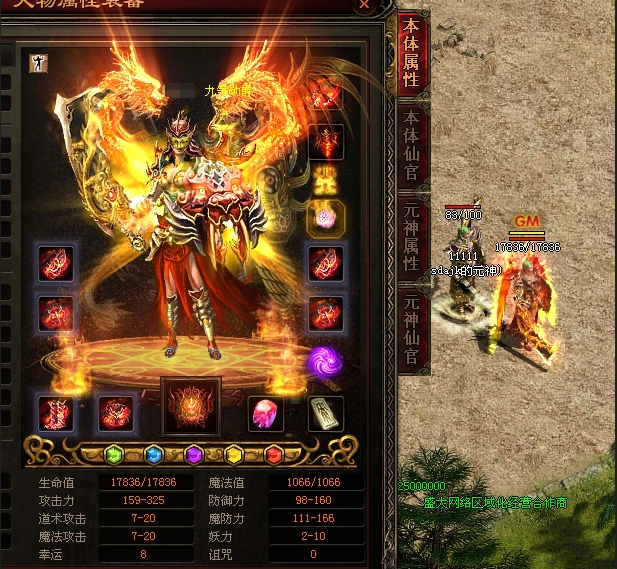Choose the stone tablet item slot
The image size is (617, 569).
[x=325, y=413]
